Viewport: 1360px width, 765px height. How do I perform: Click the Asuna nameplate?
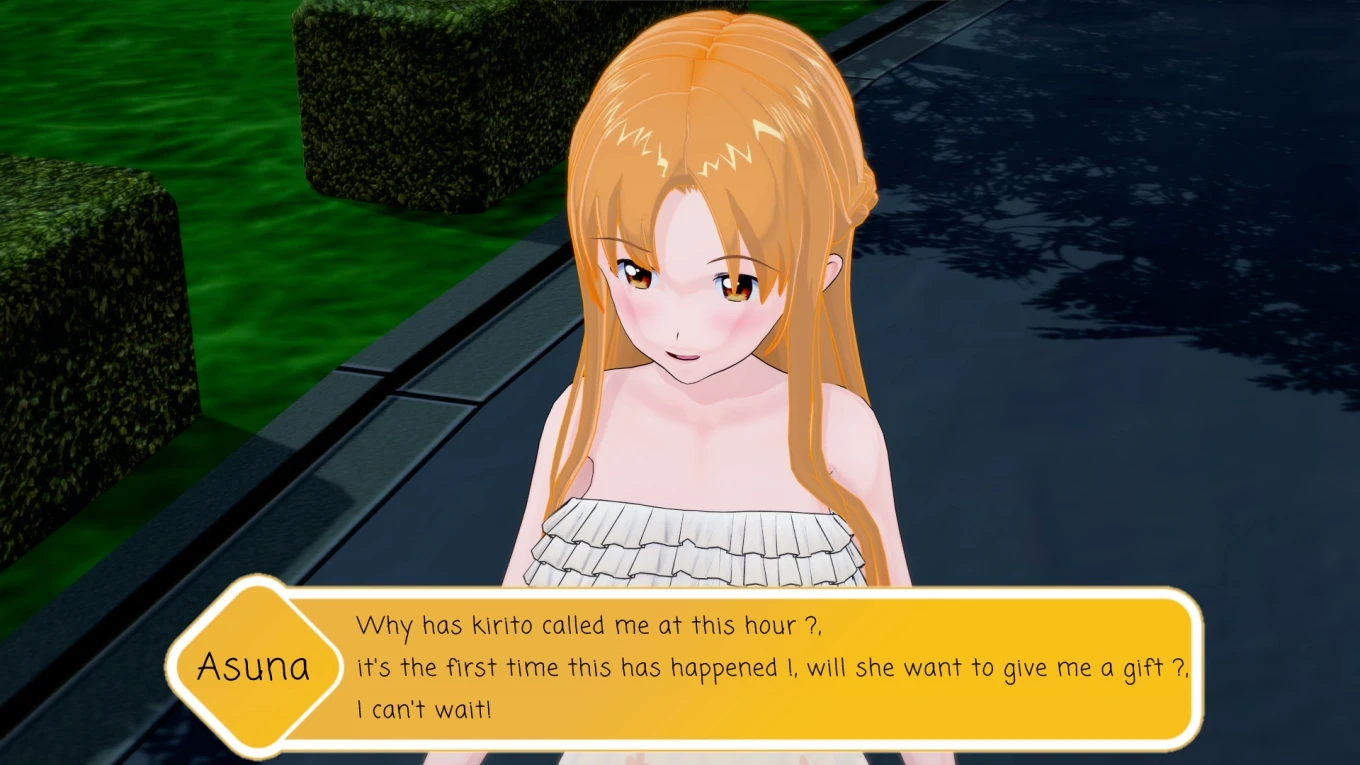click(x=254, y=665)
